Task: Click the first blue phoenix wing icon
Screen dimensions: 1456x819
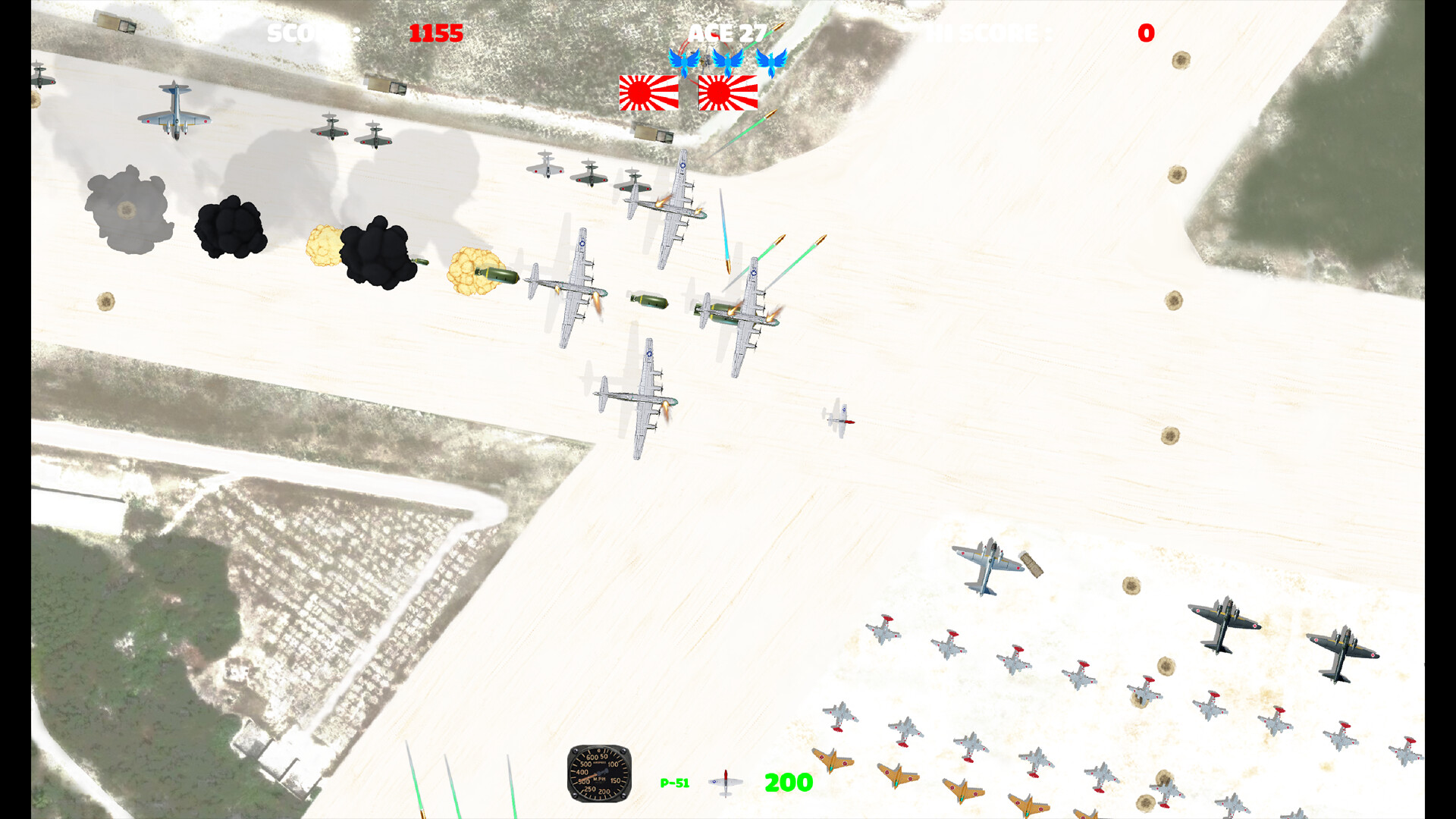Action: click(x=685, y=62)
